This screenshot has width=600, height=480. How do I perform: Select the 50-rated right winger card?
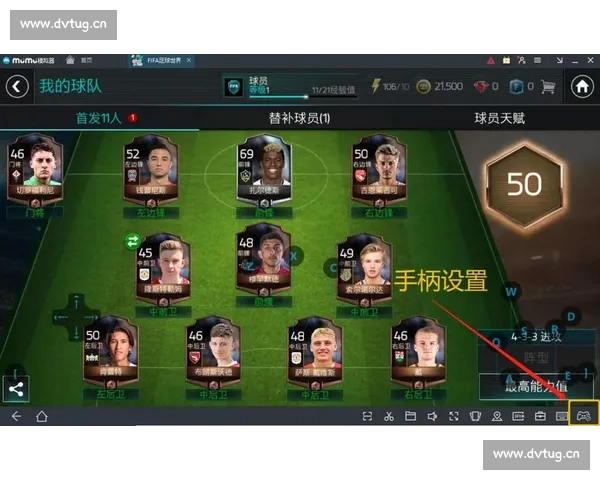pyautogui.click(x=378, y=176)
